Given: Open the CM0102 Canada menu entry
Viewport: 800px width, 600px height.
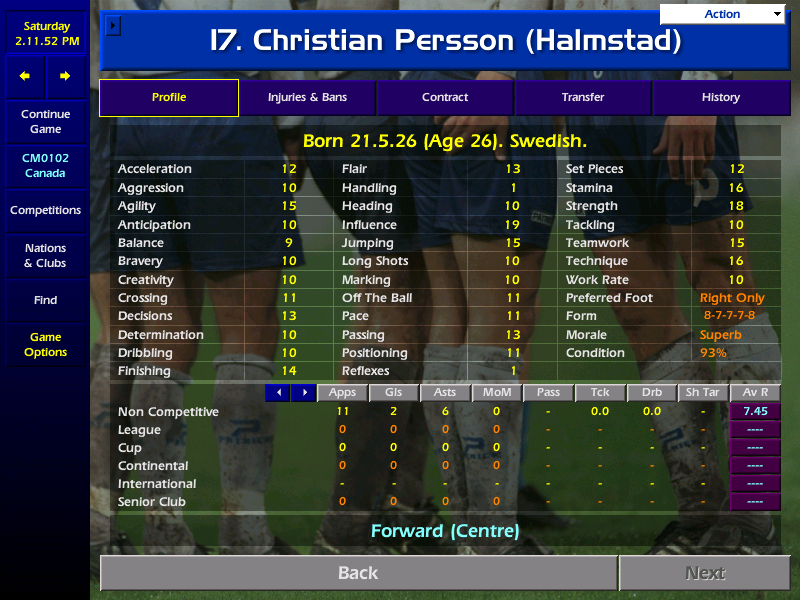Looking at the screenshot, I should click(x=45, y=166).
